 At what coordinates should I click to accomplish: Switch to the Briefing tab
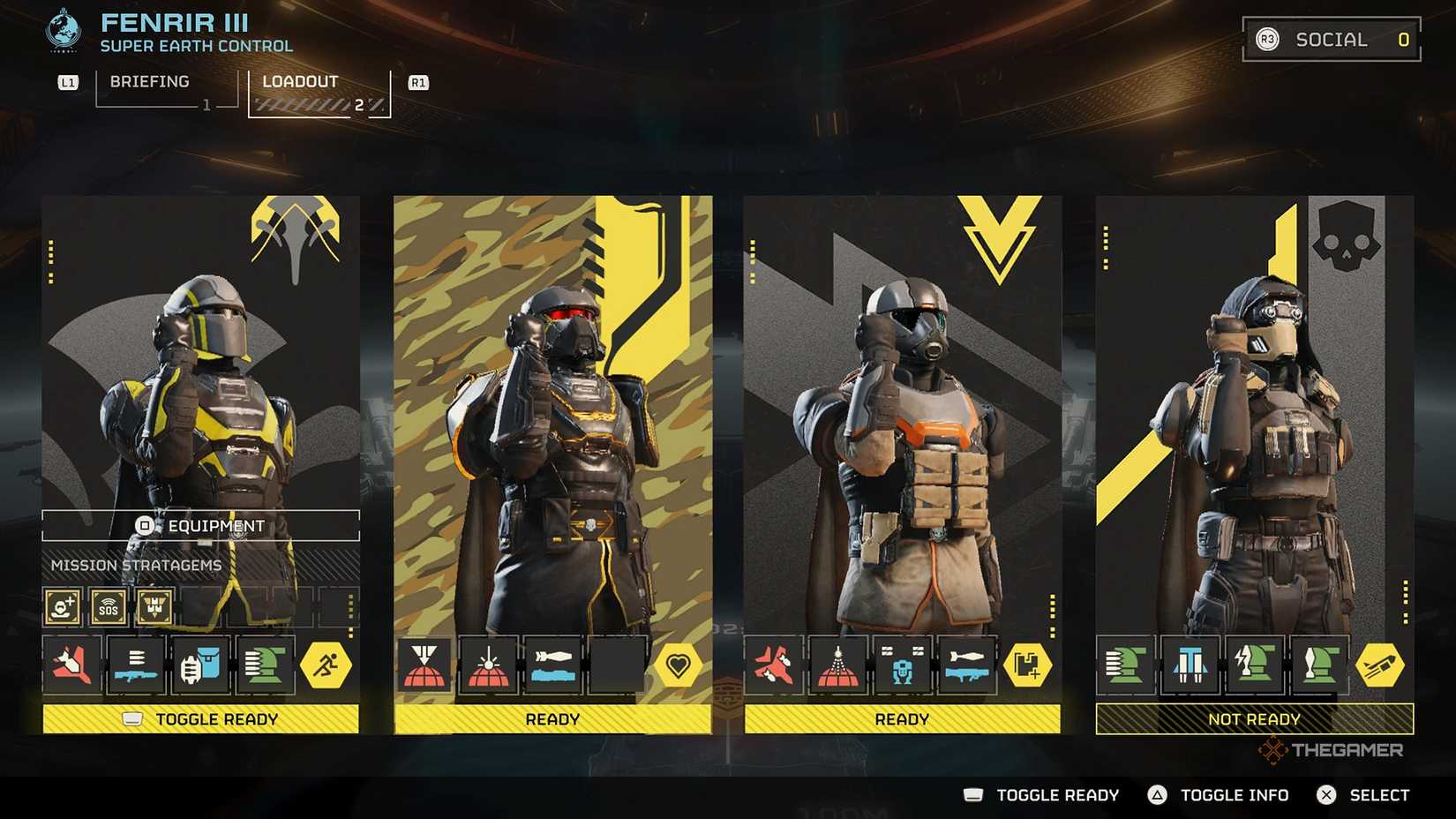click(148, 82)
